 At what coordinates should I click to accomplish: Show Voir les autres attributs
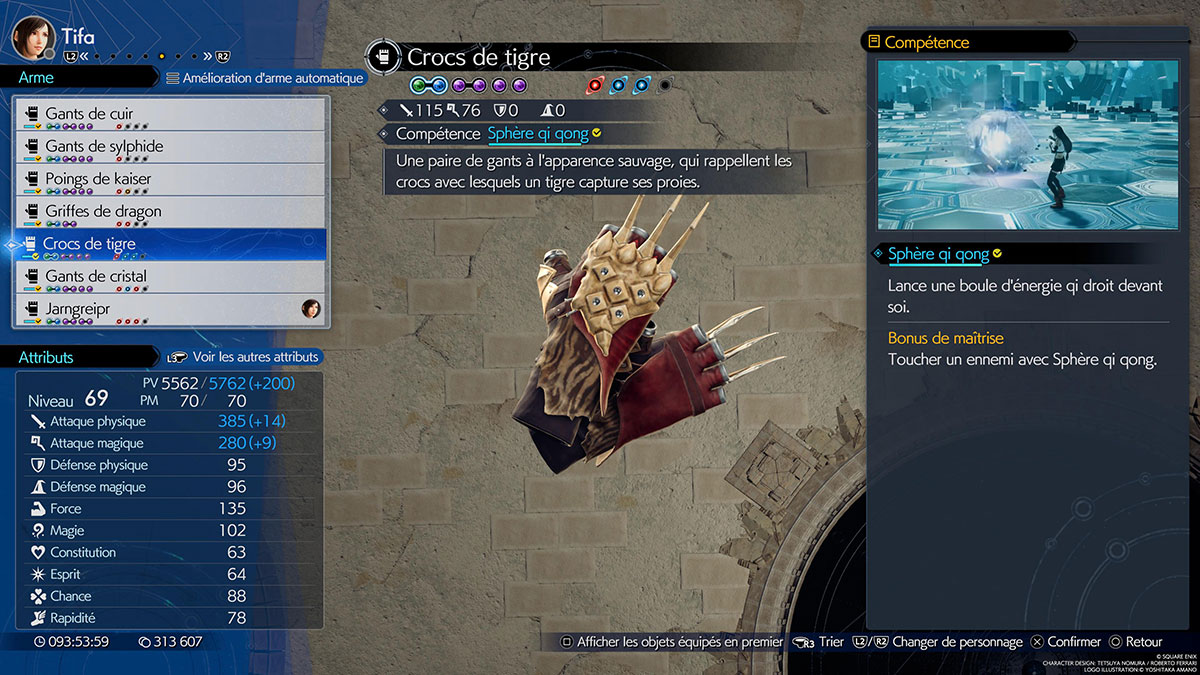[244, 357]
